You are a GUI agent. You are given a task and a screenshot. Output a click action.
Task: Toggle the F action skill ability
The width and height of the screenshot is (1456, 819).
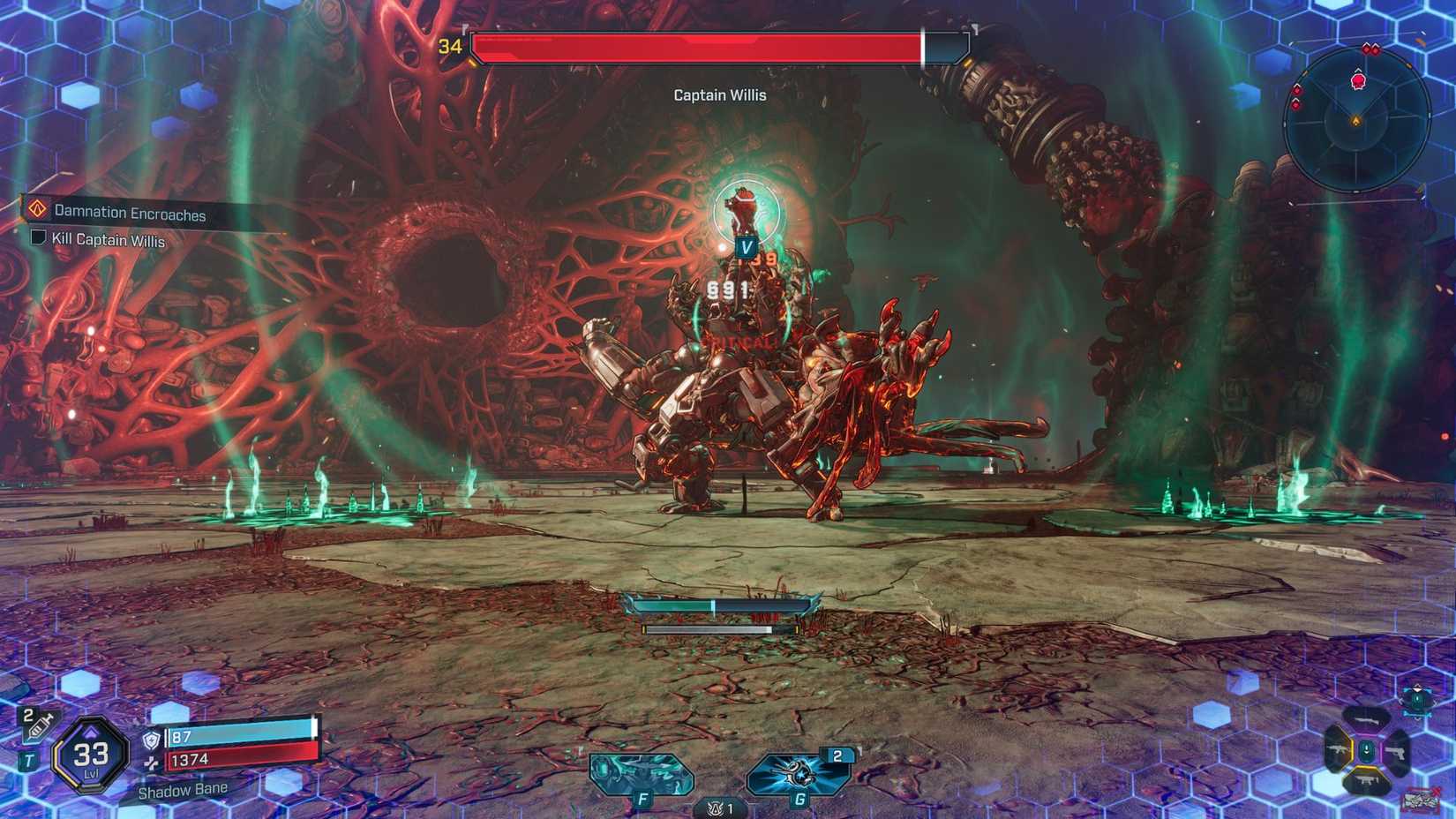click(x=639, y=775)
